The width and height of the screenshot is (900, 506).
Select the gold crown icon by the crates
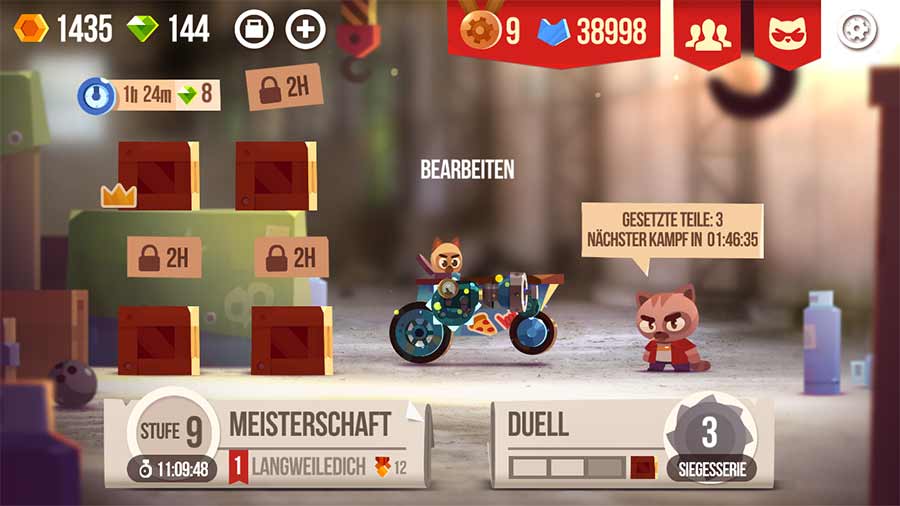coord(118,196)
